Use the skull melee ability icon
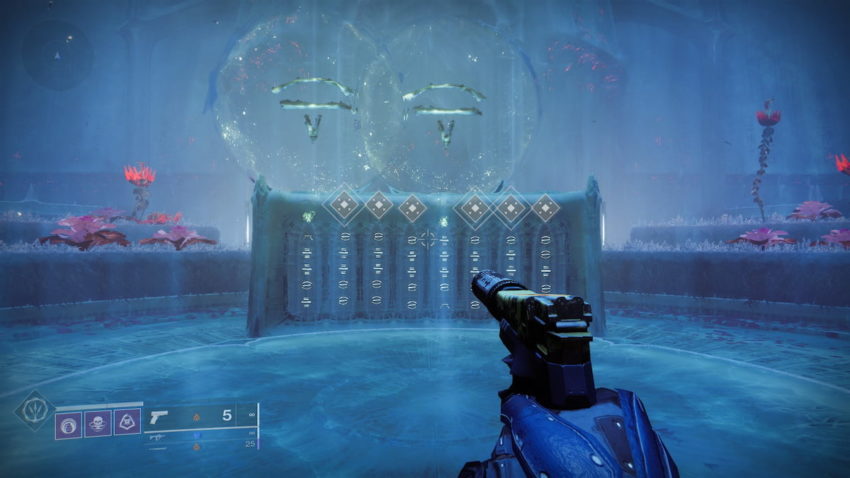850x478 pixels. click(98, 424)
